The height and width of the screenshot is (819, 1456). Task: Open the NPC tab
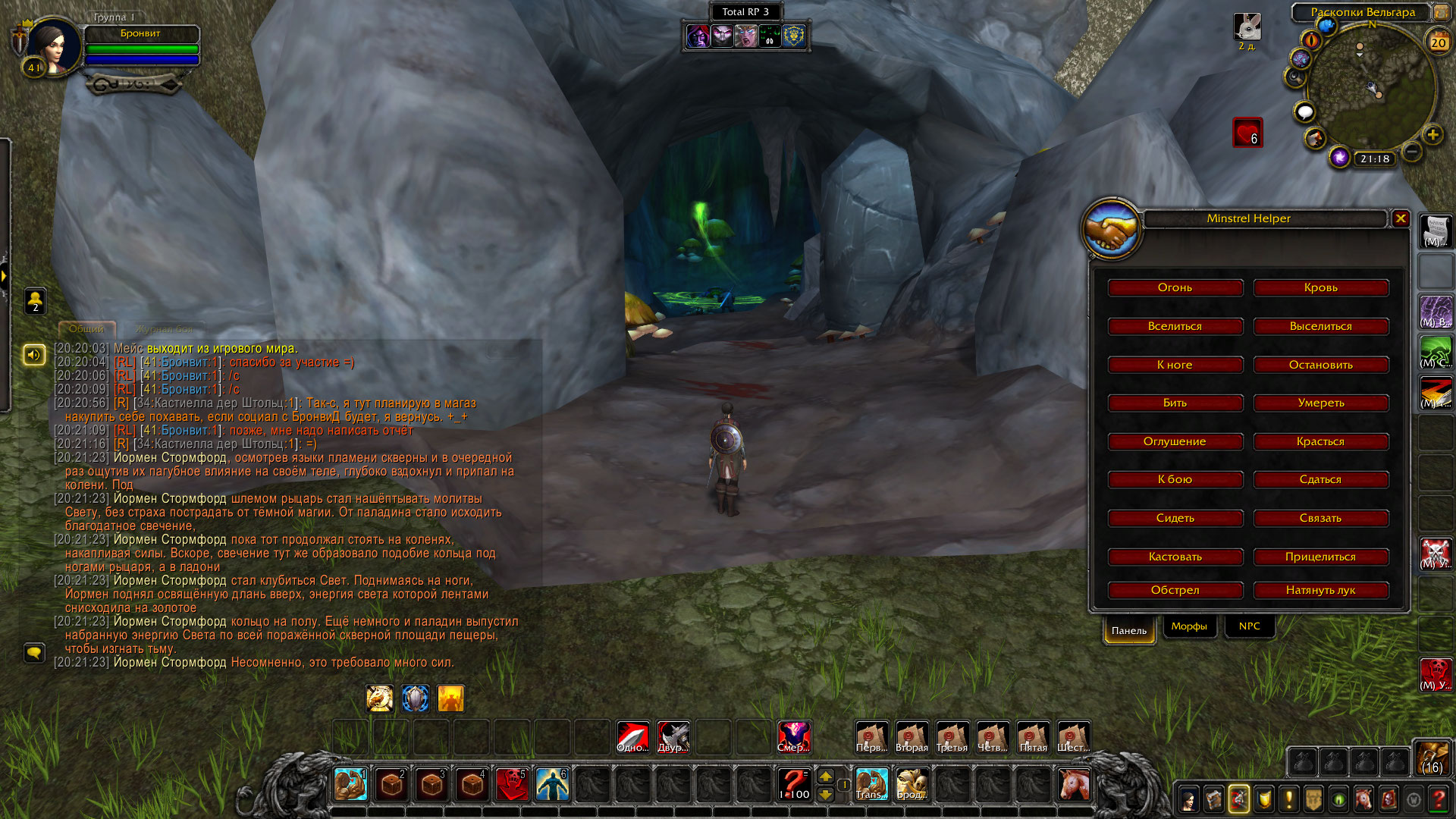[x=1249, y=626]
